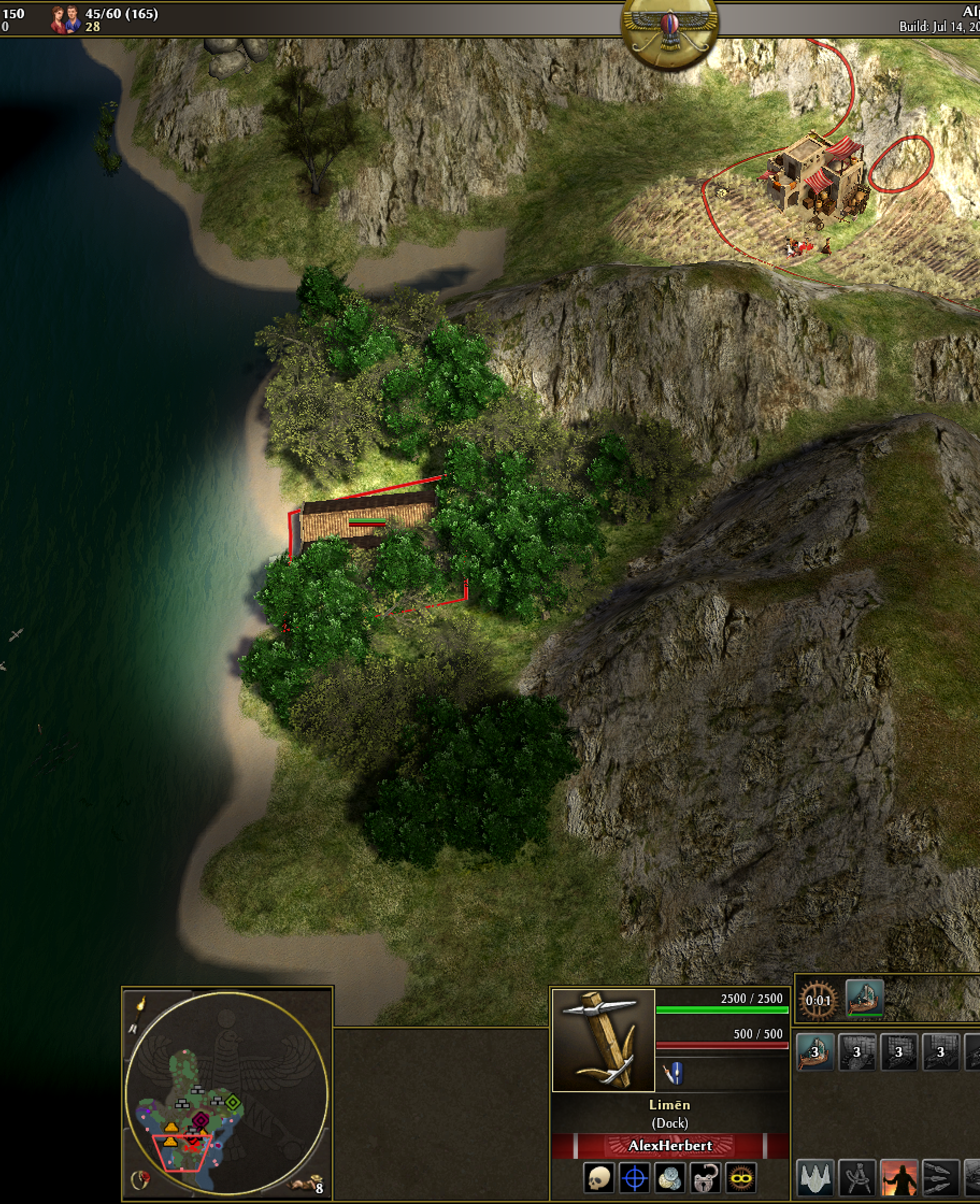Click the padlock gate-lock command

click(705, 1179)
